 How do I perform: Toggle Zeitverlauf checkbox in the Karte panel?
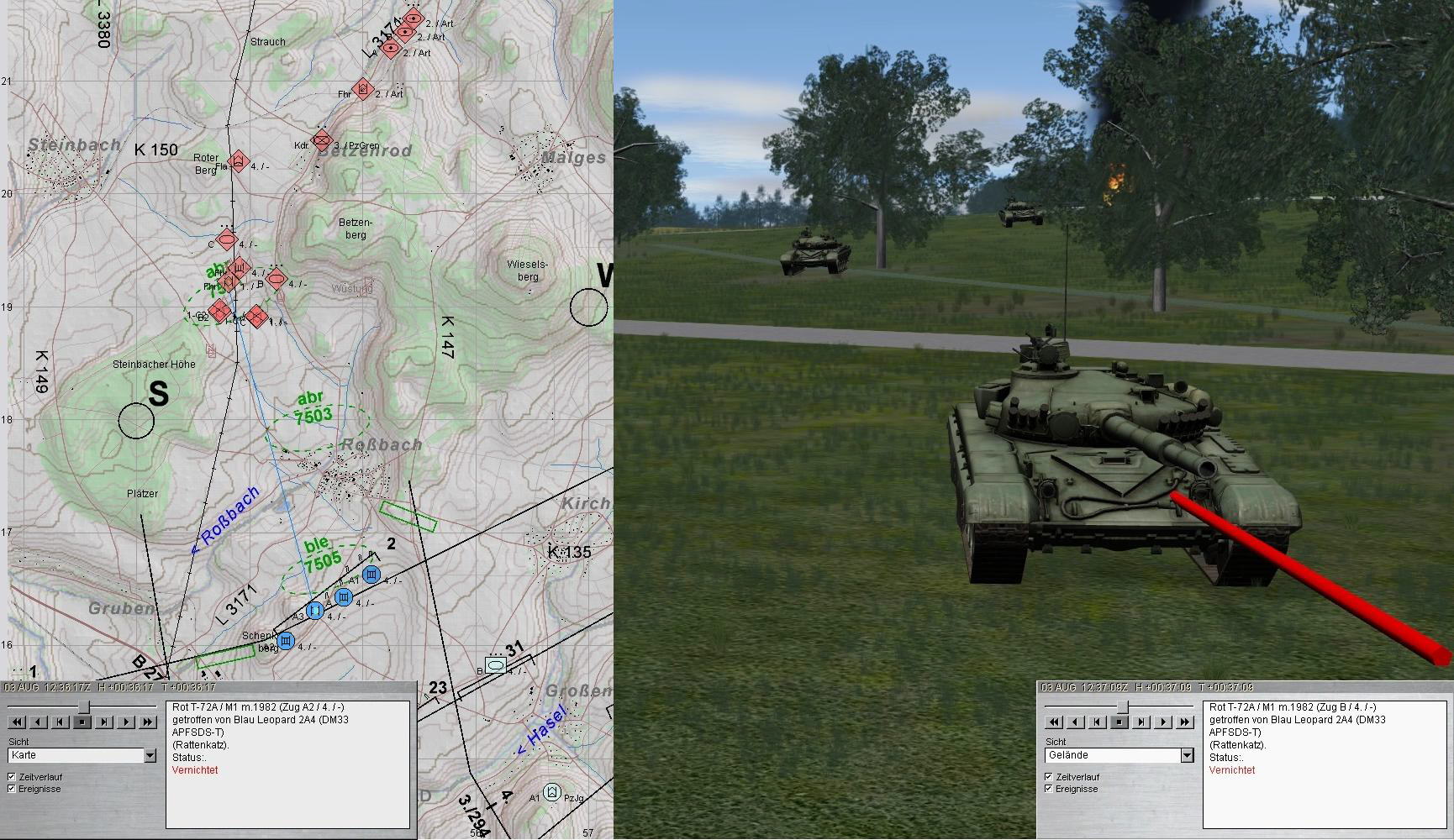click(x=12, y=777)
